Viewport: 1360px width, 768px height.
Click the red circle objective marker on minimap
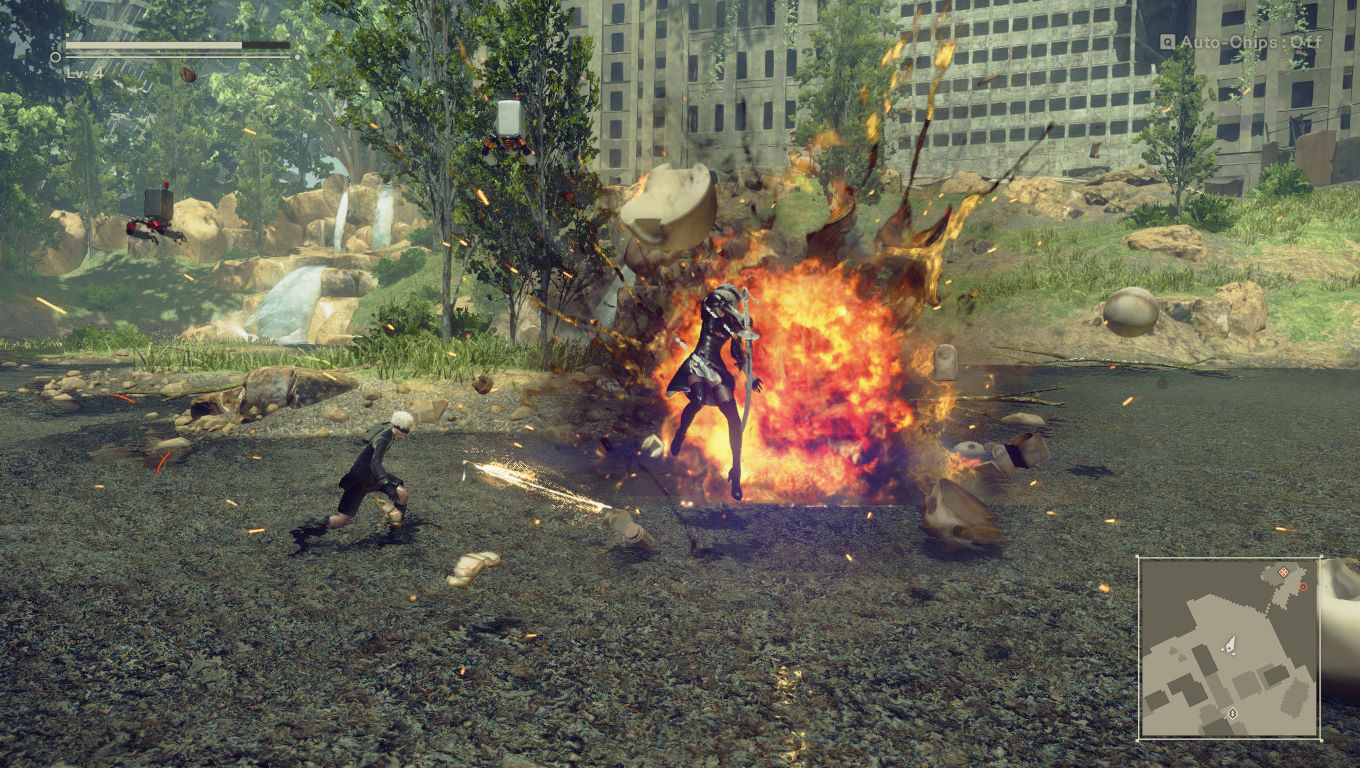pyautogui.click(x=1303, y=586)
